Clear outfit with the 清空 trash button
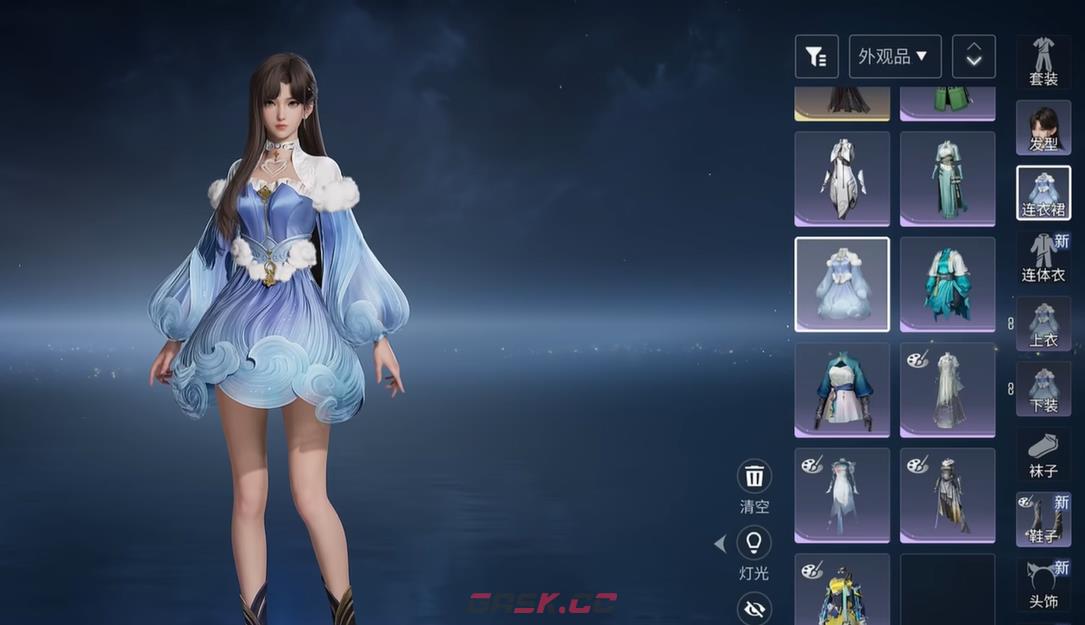Screen dimensions: 1085x625 click(x=754, y=476)
